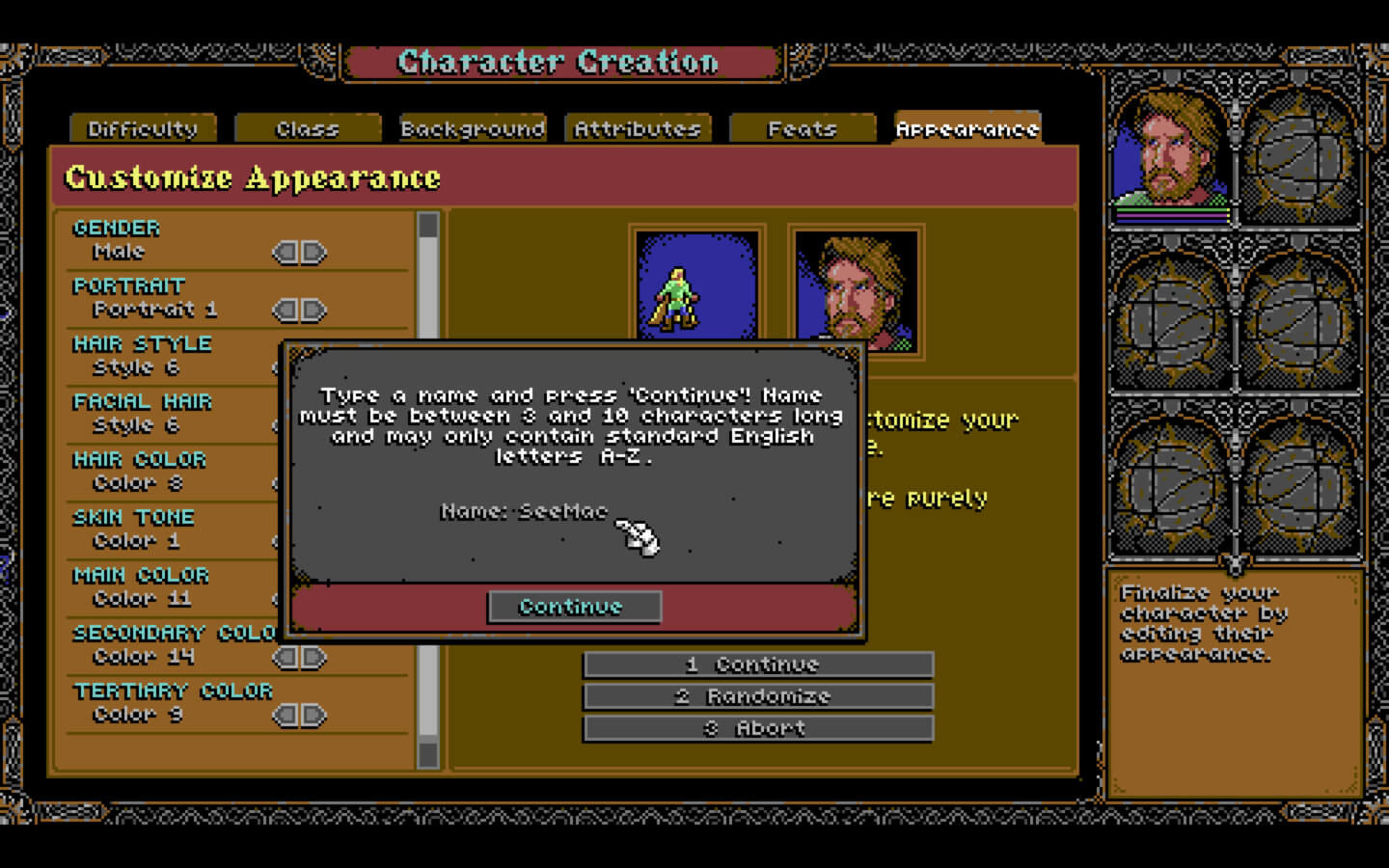The height and width of the screenshot is (868, 1389).
Task: Confirm the name with the dialog Continue button
Action: (x=574, y=607)
